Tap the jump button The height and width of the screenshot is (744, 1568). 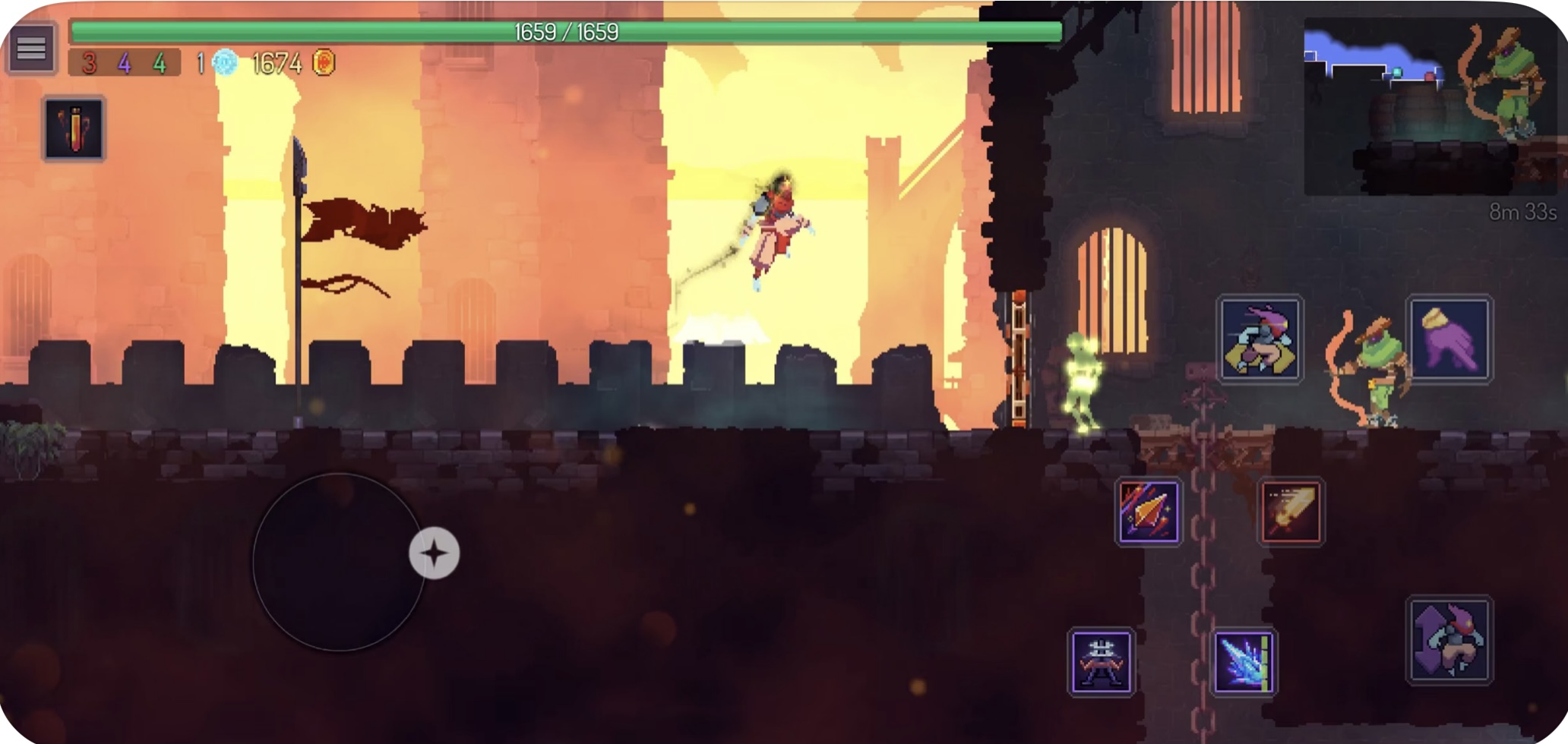(x=1449, y=640)
